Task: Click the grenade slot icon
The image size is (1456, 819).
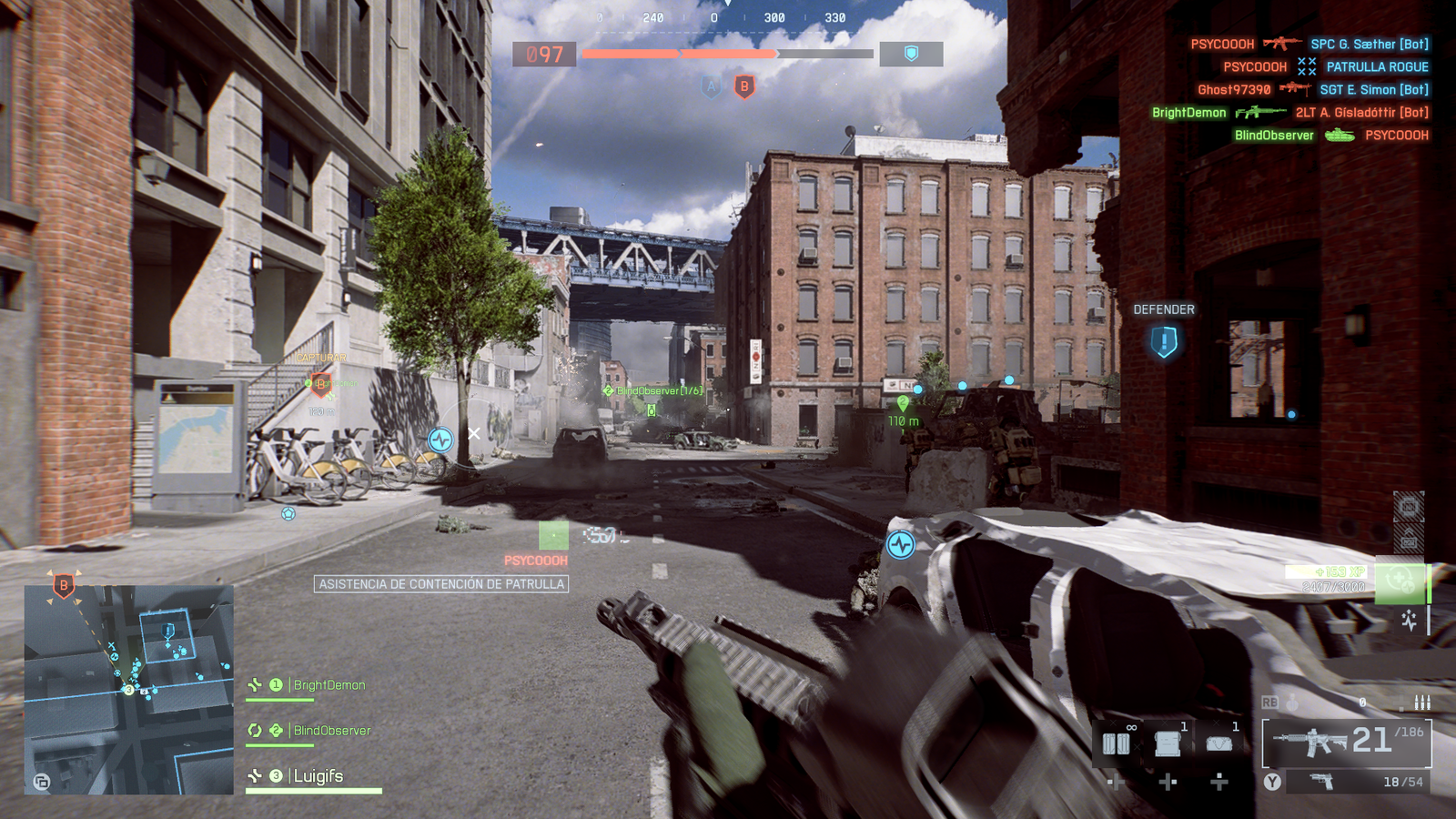Action: [x=1292, y=703]
